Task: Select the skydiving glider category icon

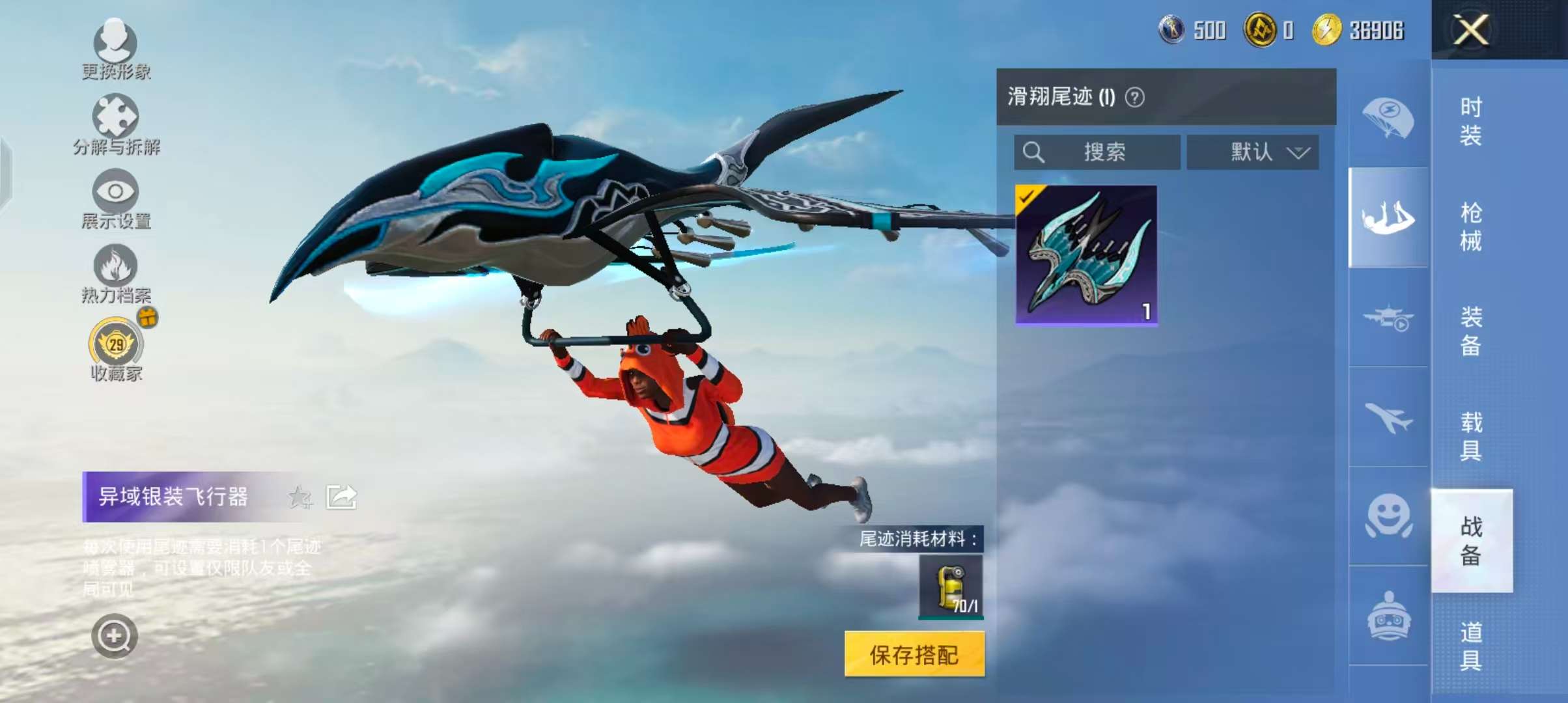Action: (x=1388, y=218)
